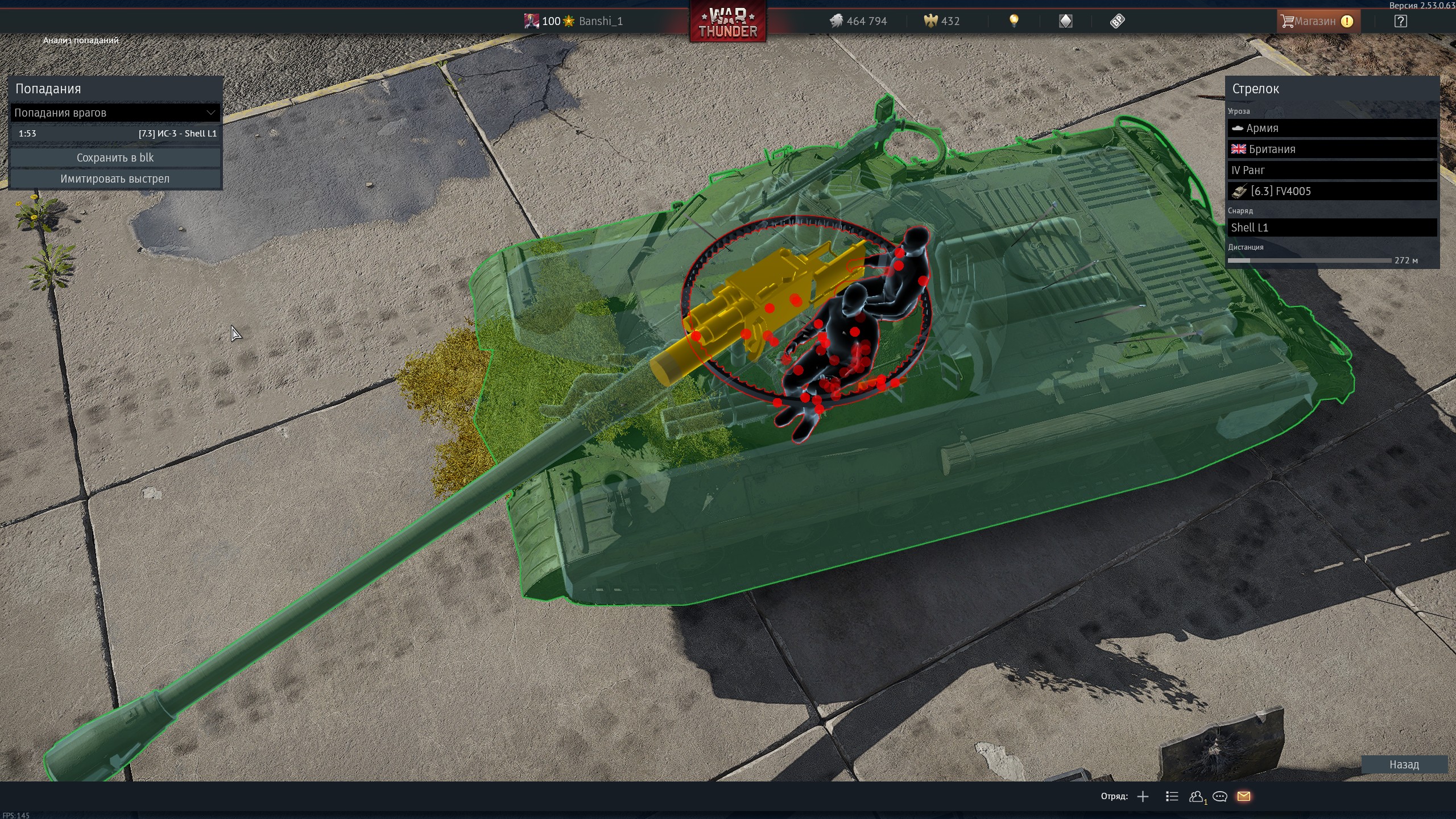1456x819 pixels.
Task: Click the Silver Lions balance 464 794
Action: point(858,22)
